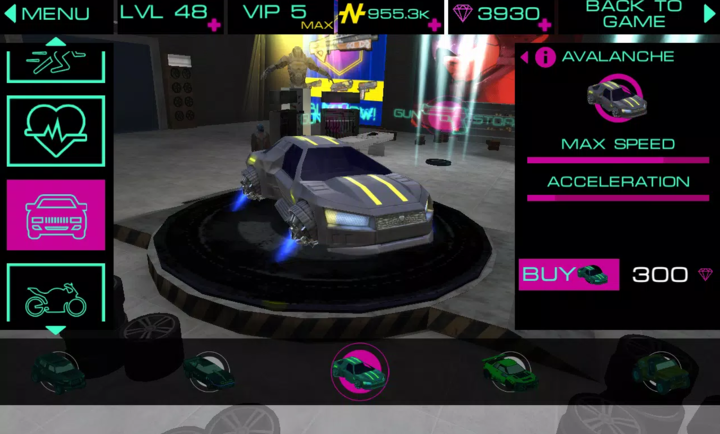Go to previous vehicle with left arrow by Avalanche
Image resolution: width=720 pixels, height=434 pixels.
(525, 57)
